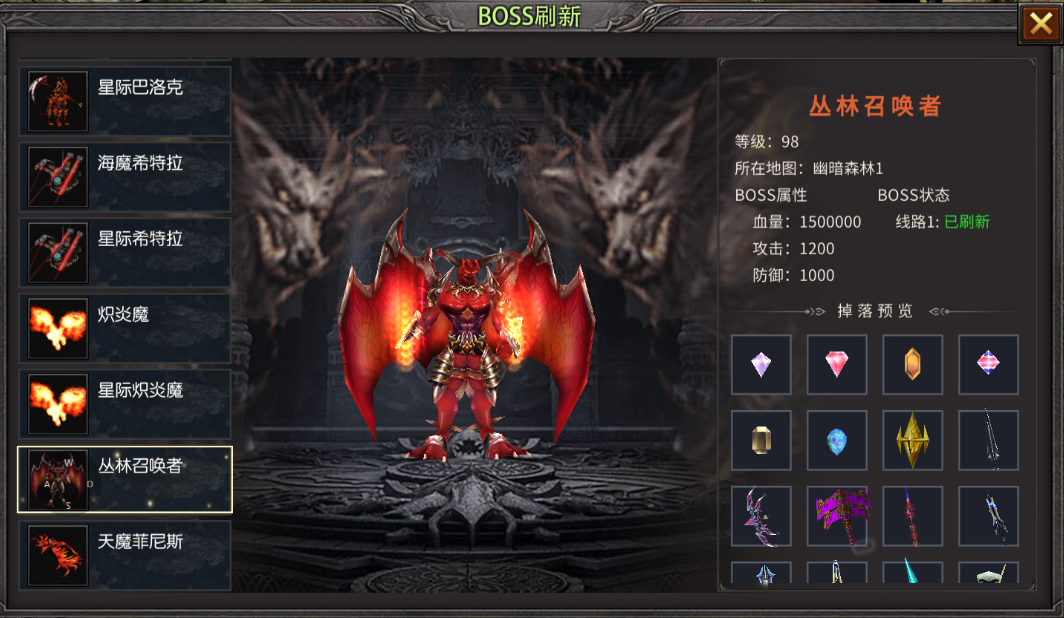Pick 炽炎魔 from the boss list

[x=125, y=328]
